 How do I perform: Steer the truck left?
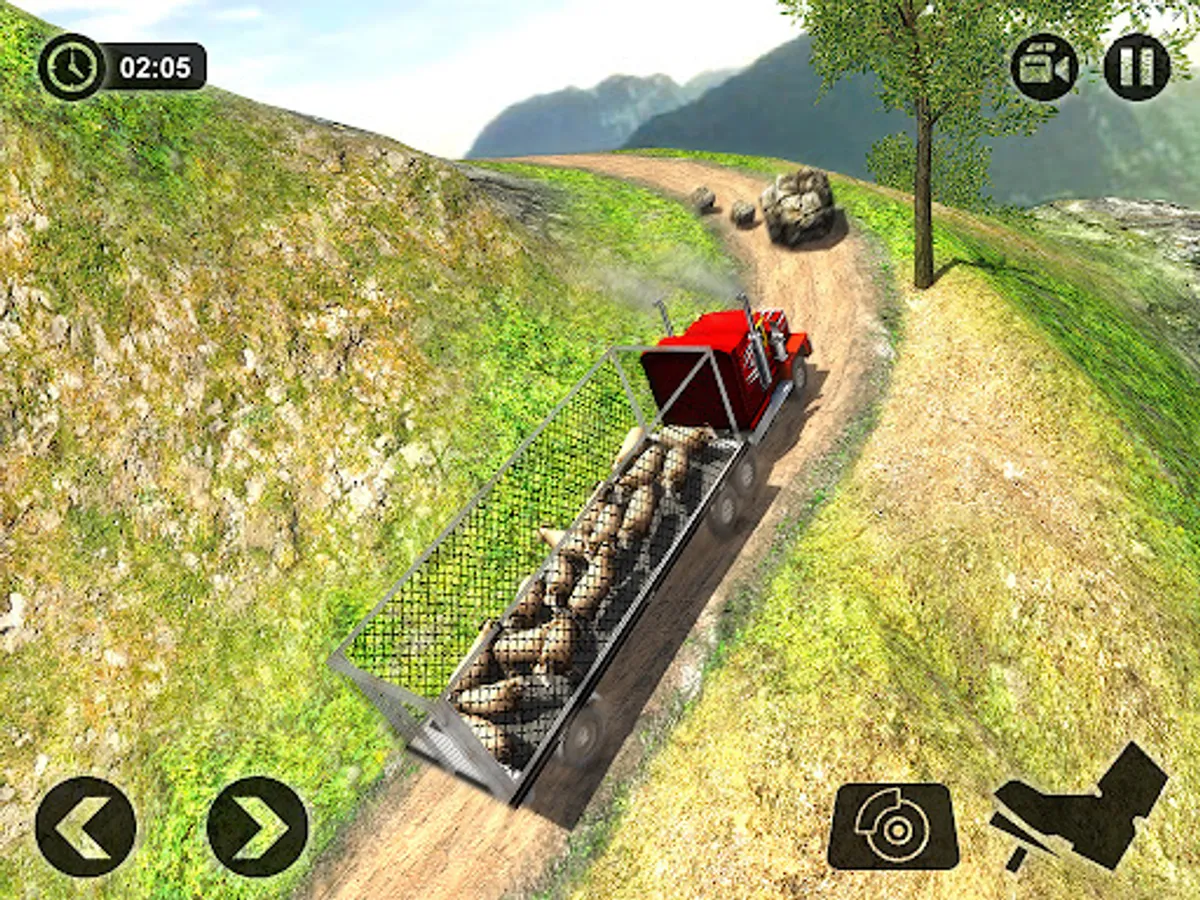tap(85, 827)
